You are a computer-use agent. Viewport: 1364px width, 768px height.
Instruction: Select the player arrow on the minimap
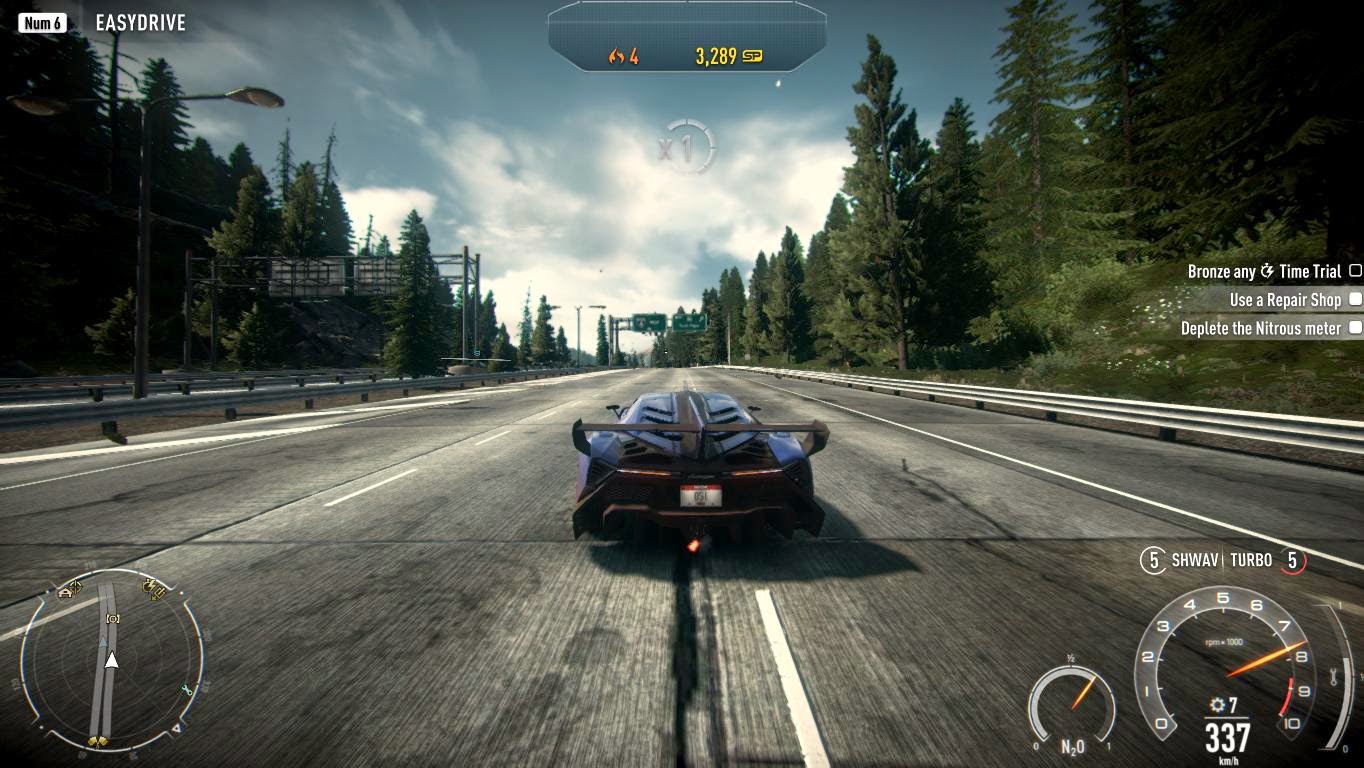(x=110, y=660)
